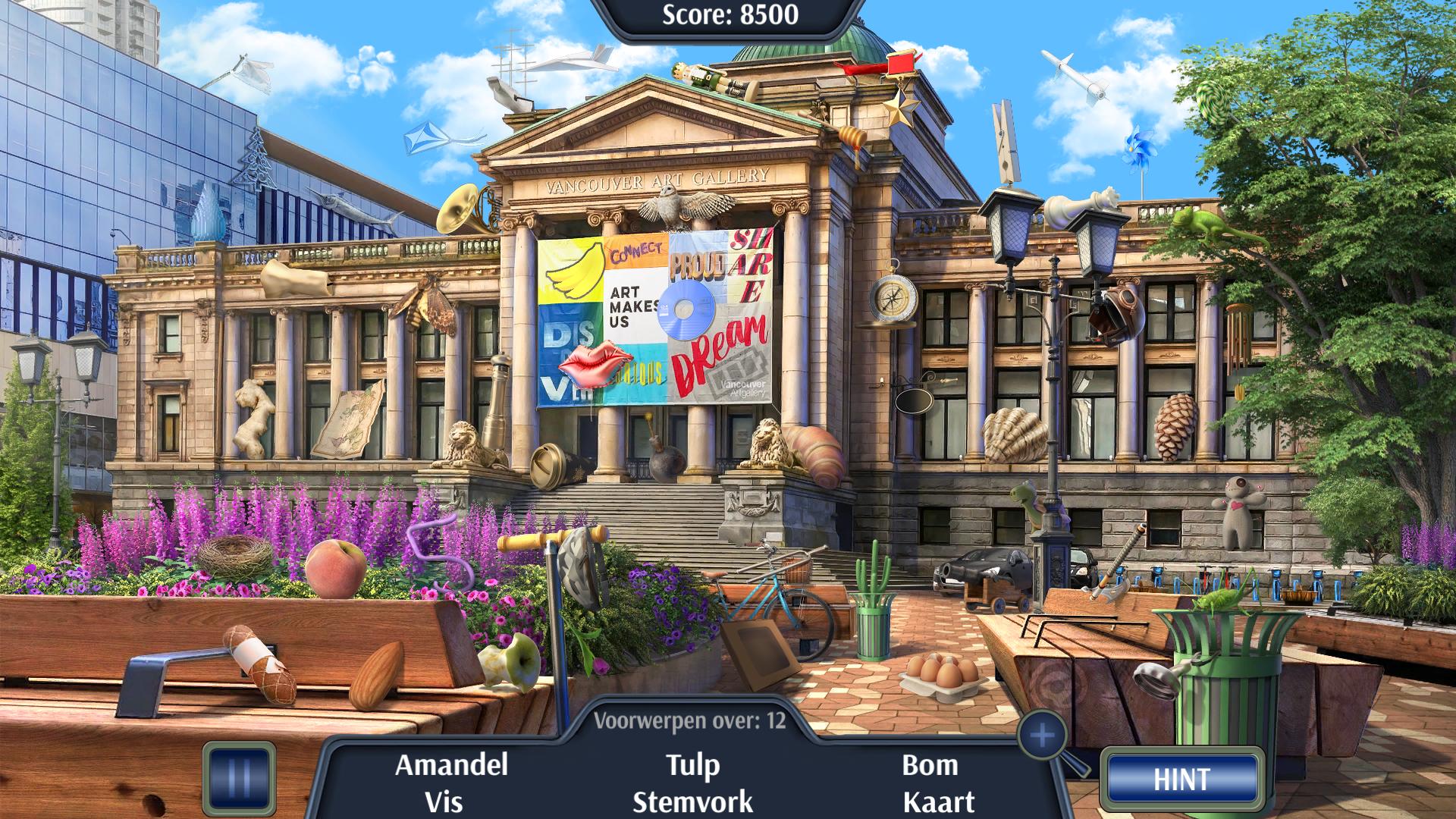The height and width of the screenshot is (819, 1456).
Task: Pause the game with the pause button
Action: [x=239, y=779]
